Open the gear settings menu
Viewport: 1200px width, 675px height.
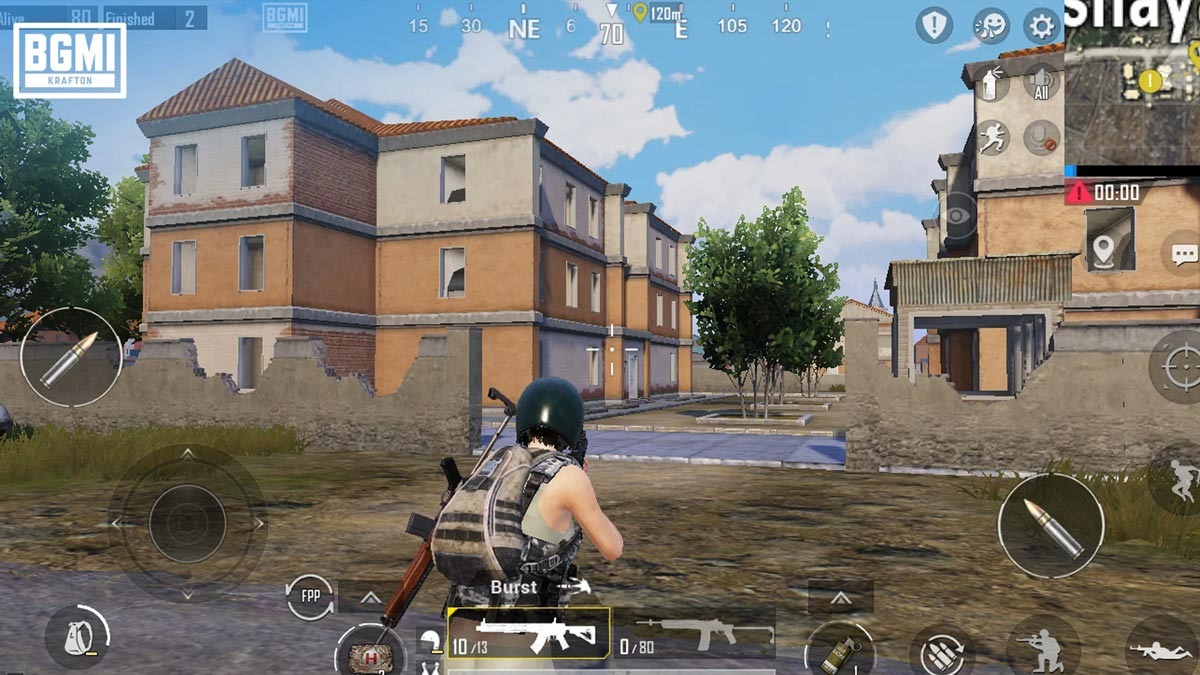point(1041,26)
